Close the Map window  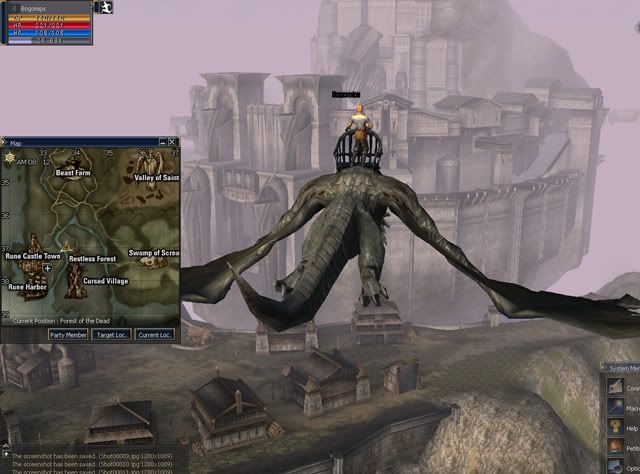(x=173, y=142)
